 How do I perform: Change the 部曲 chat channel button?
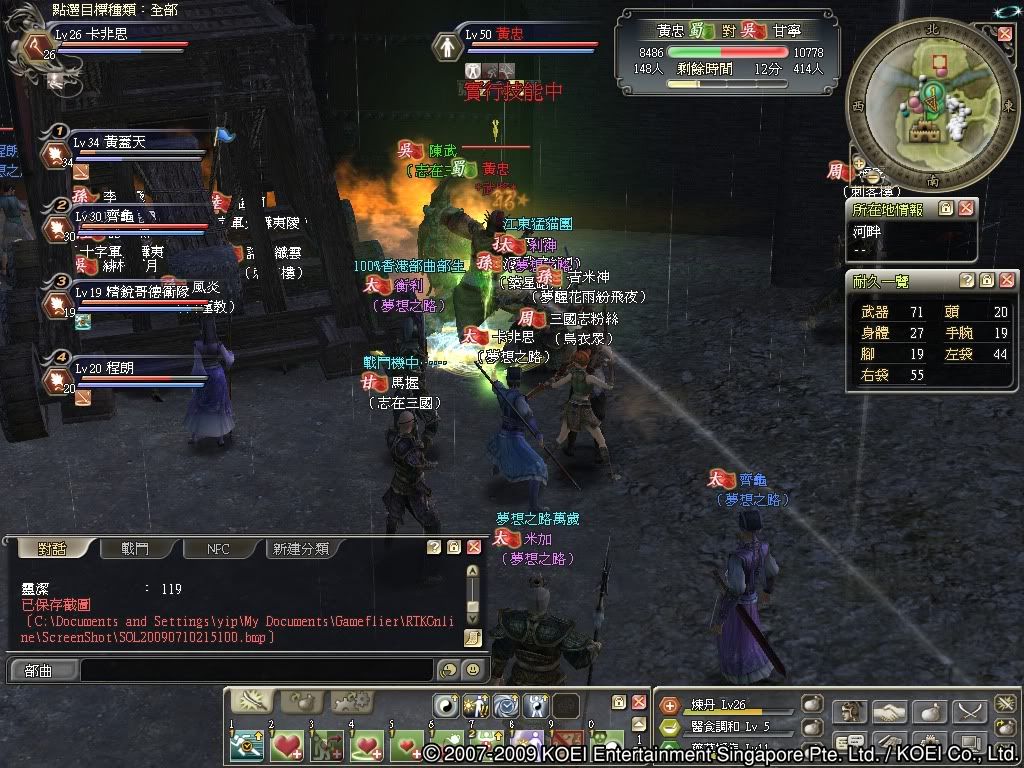point(39,671)
